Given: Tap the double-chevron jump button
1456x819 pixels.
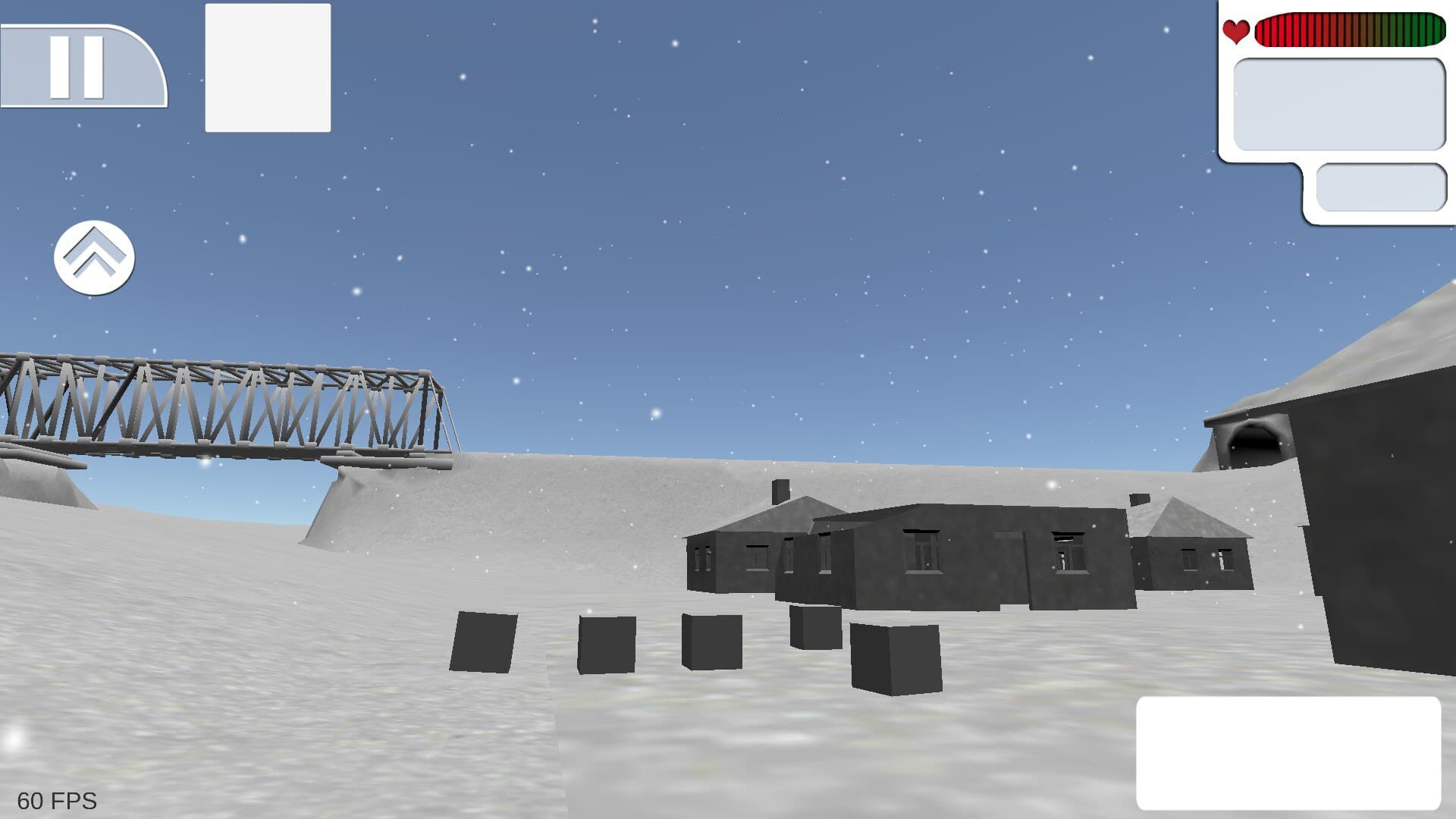Looking at the screenshot, I should tap(93, 258).
